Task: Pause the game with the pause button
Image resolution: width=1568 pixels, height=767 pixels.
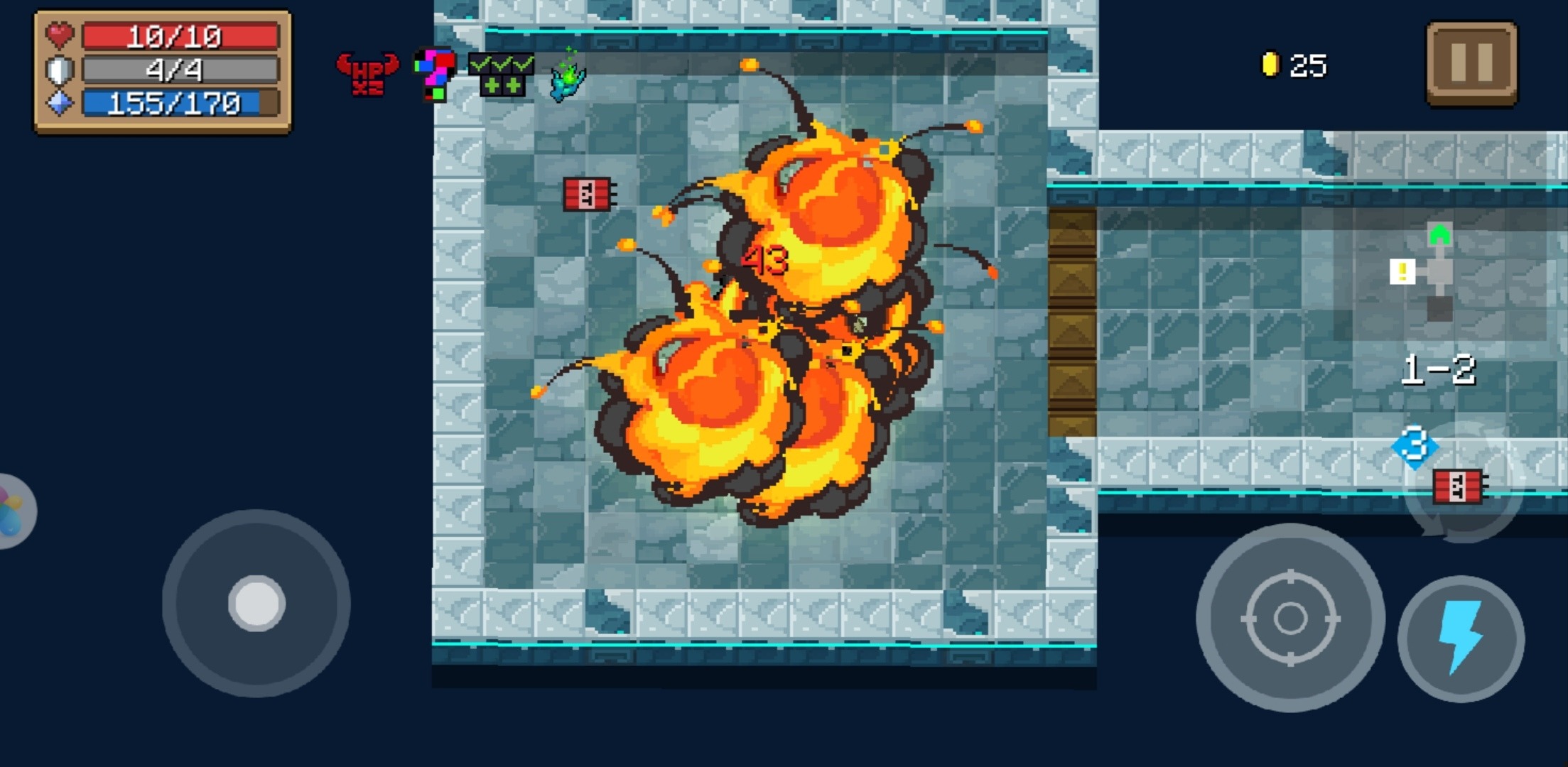Action: 1471,63
